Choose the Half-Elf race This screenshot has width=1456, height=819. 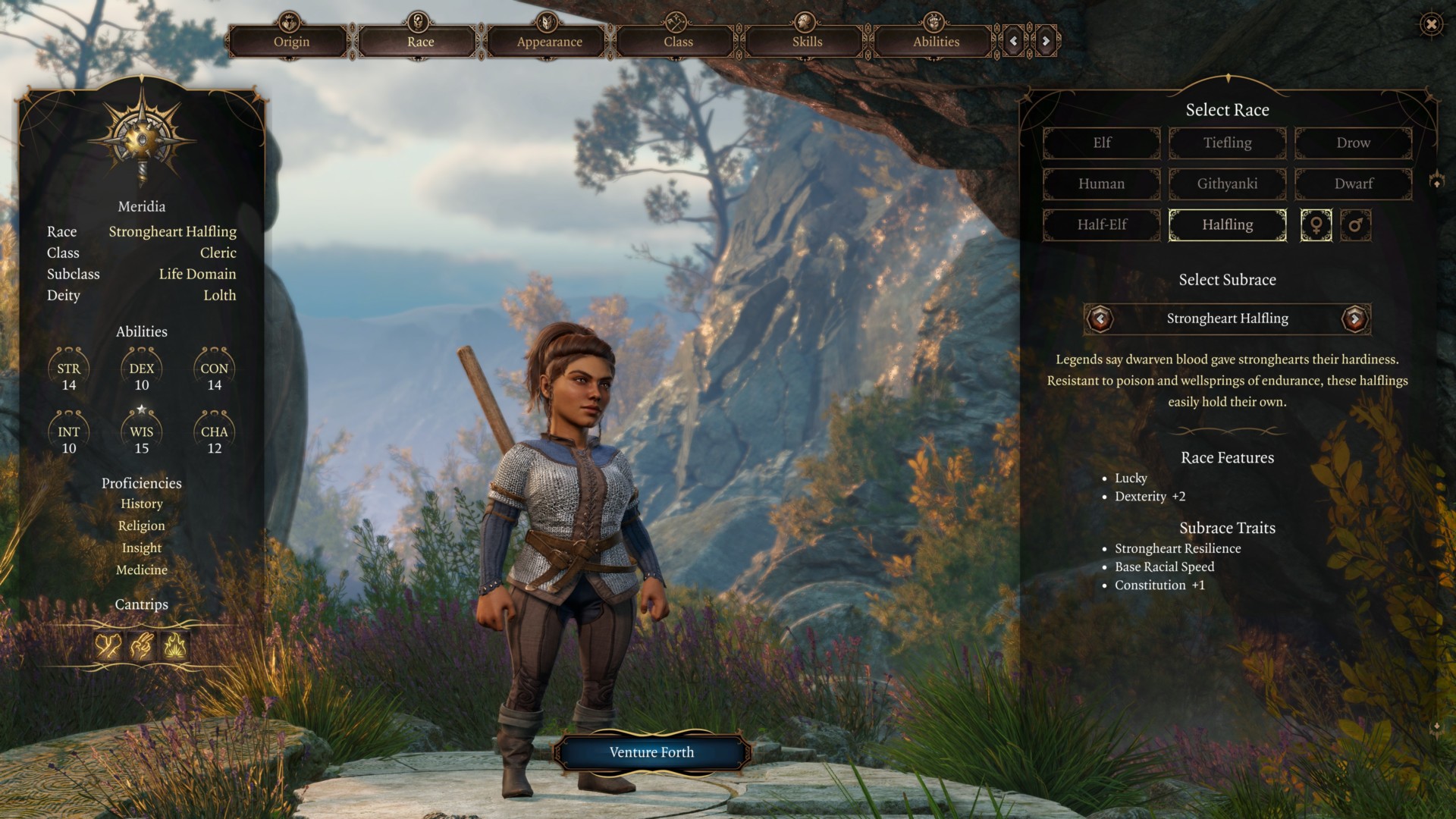[1102, 224]
